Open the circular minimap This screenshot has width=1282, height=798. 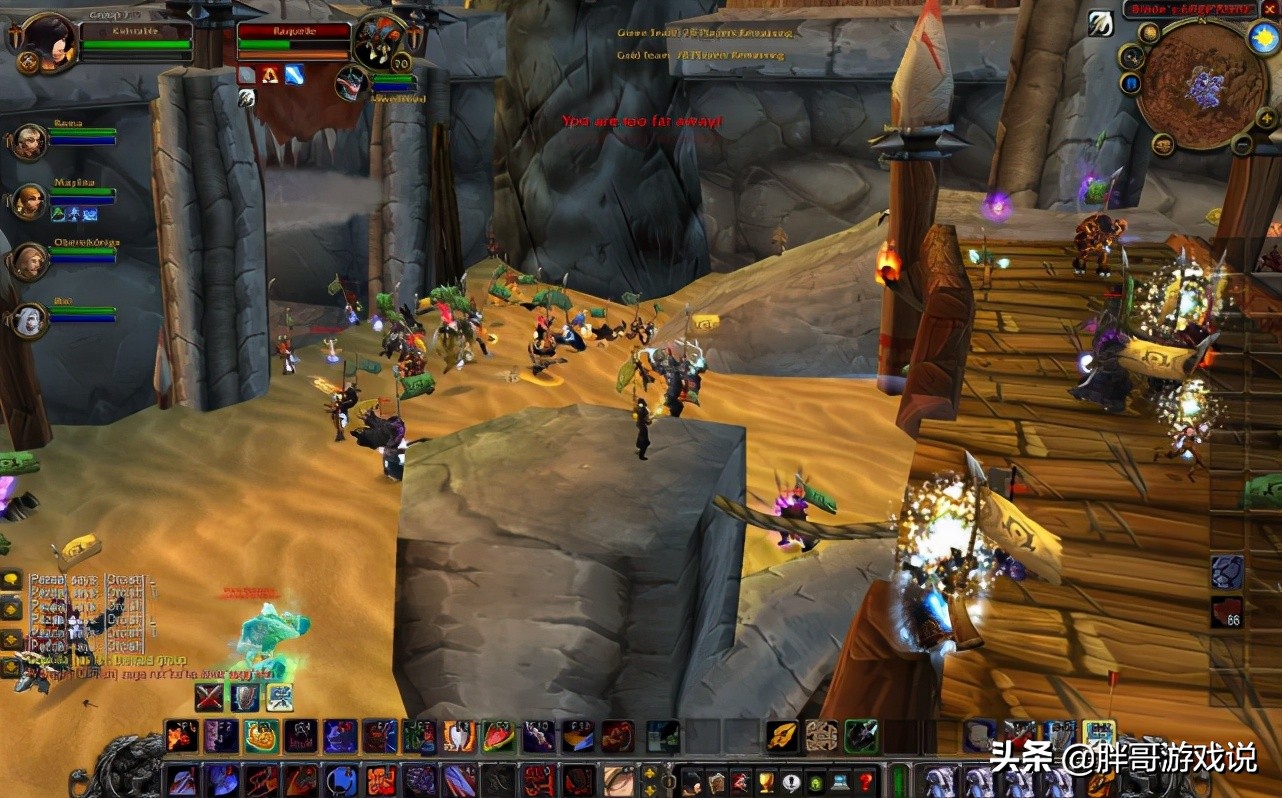click(x=1201, y=88)
